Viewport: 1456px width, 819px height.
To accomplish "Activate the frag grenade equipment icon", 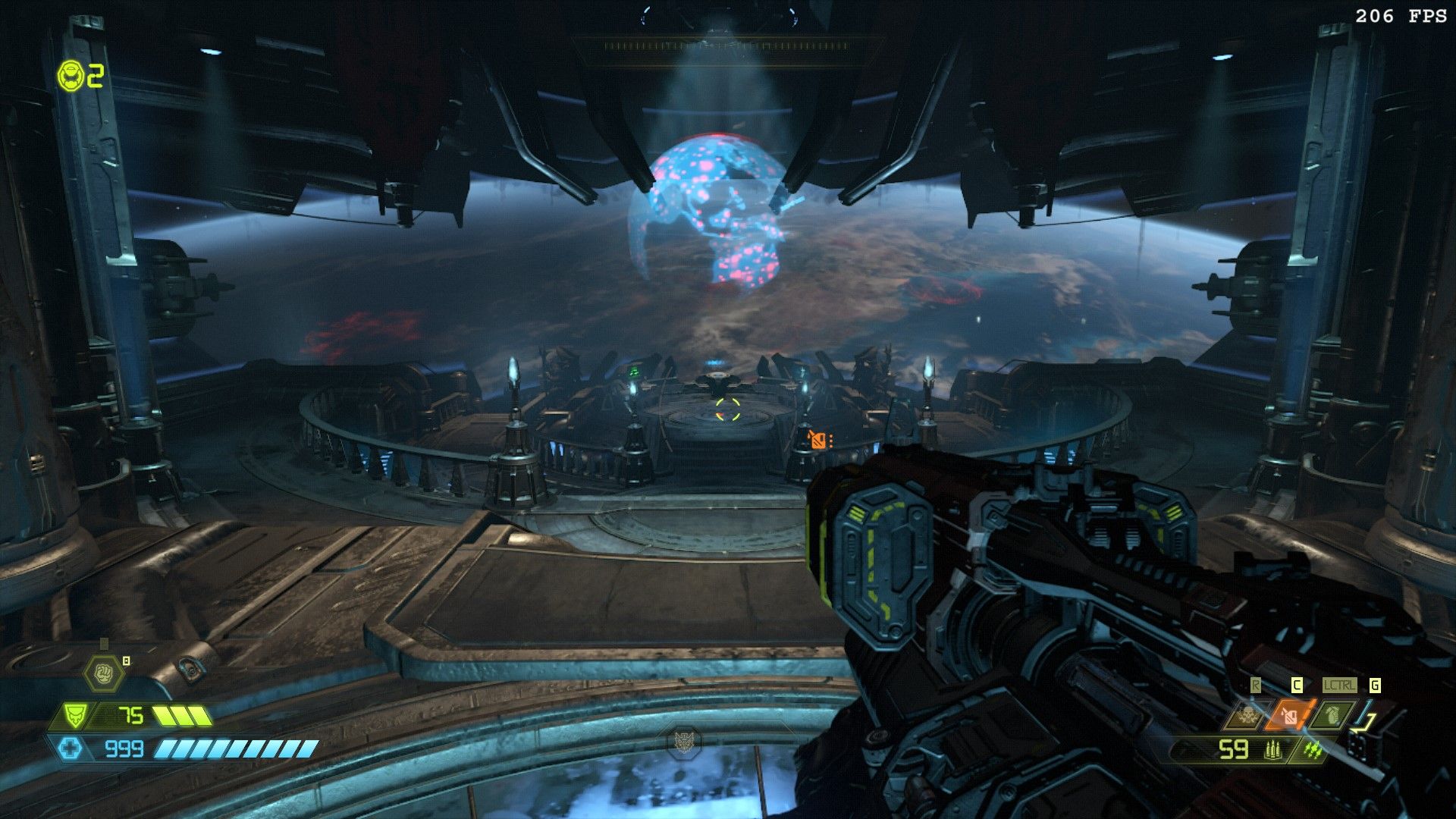I will [x=1332, y=714].
